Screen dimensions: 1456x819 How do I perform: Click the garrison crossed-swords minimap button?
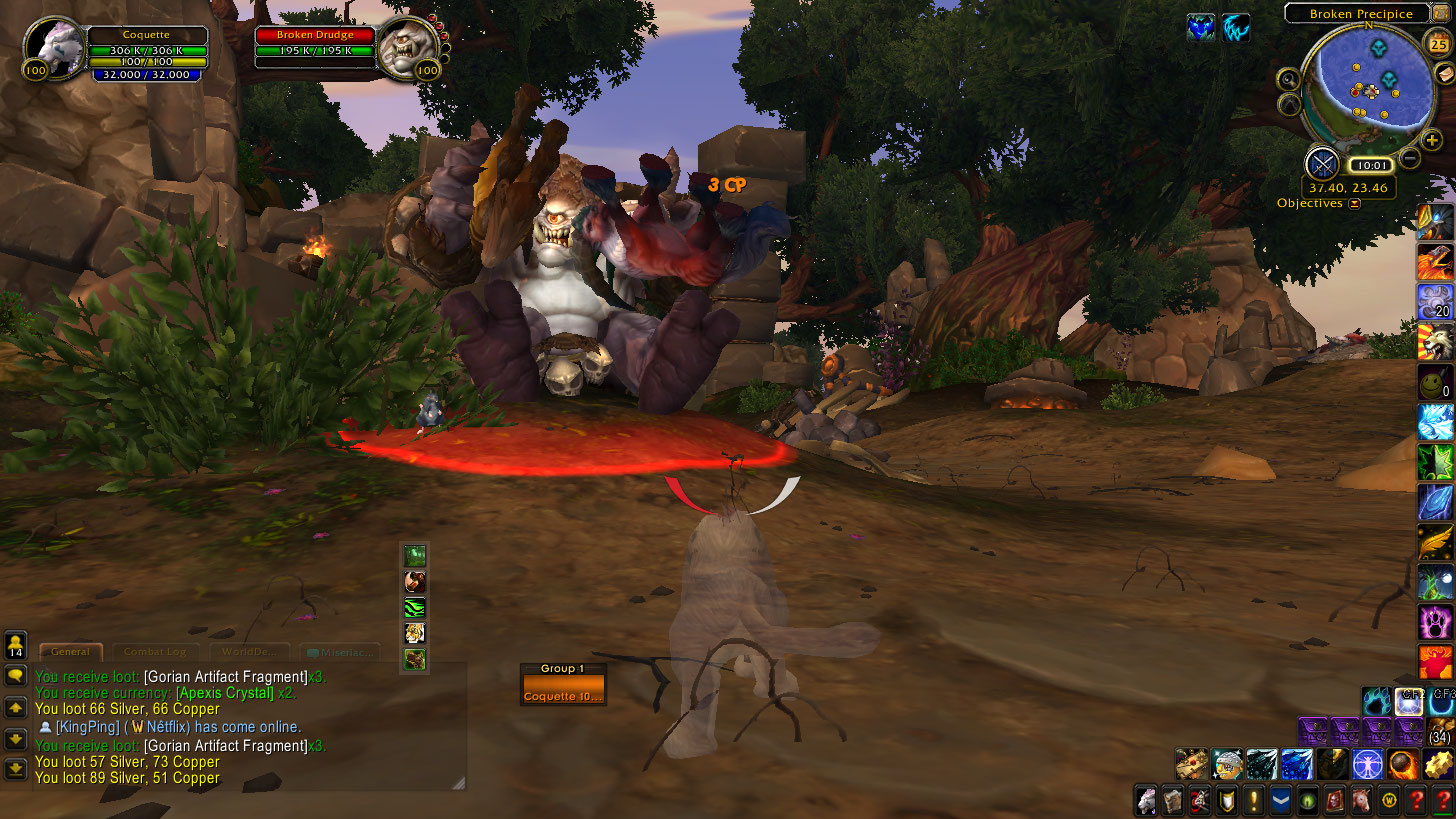[x=1323, y=162]
